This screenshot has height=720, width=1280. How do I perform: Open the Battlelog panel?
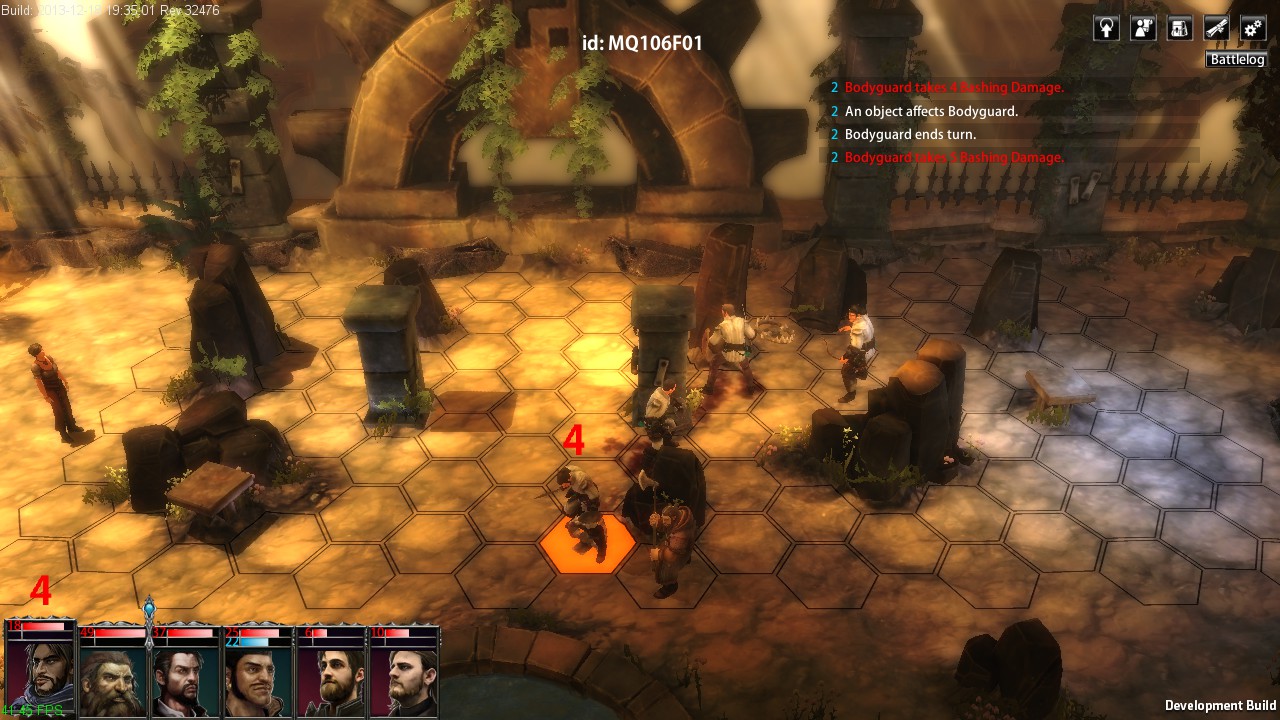point(1237,60)
